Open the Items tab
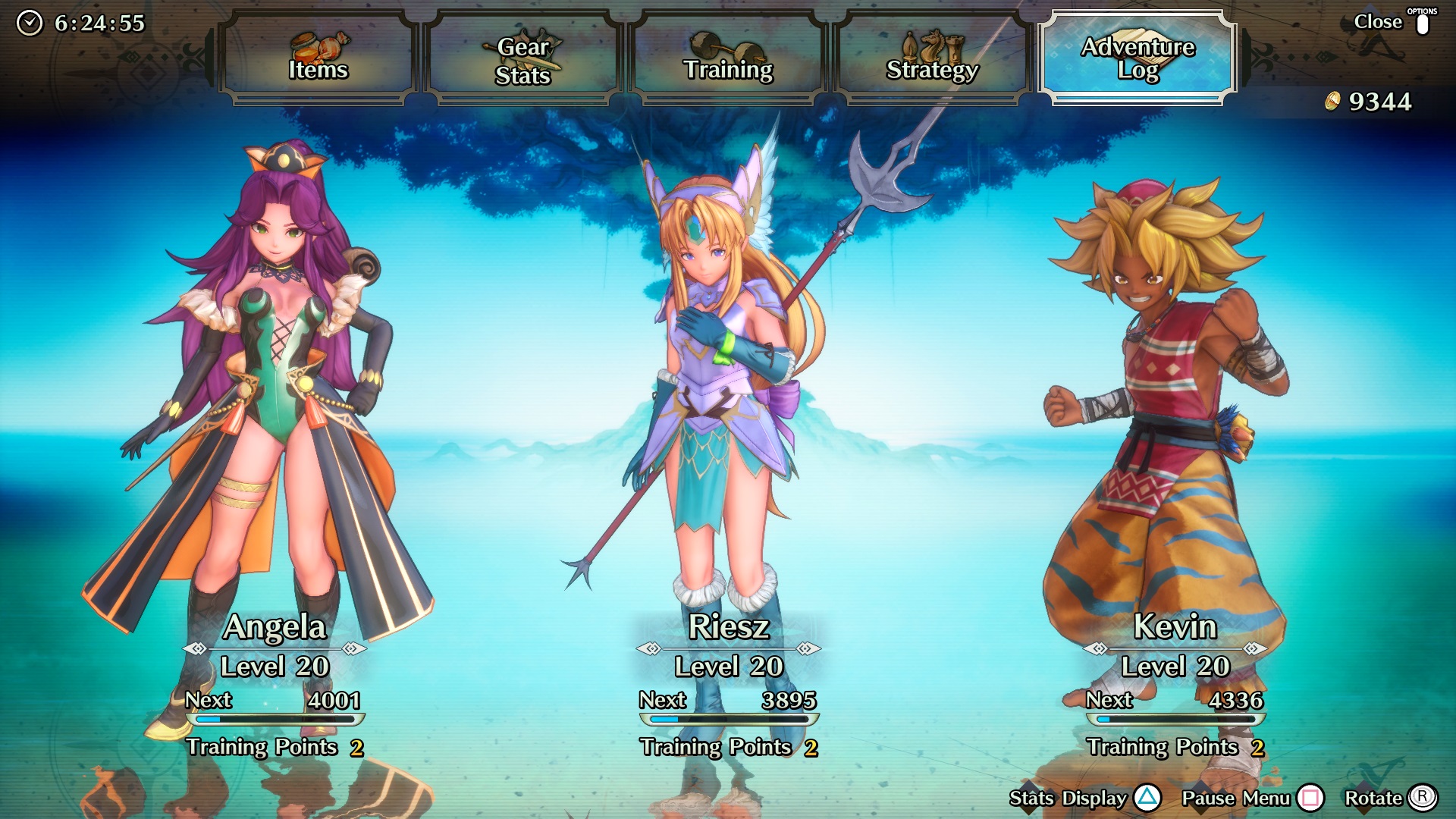The height and width of the screenshot is (819, 1456). [318, 58]
